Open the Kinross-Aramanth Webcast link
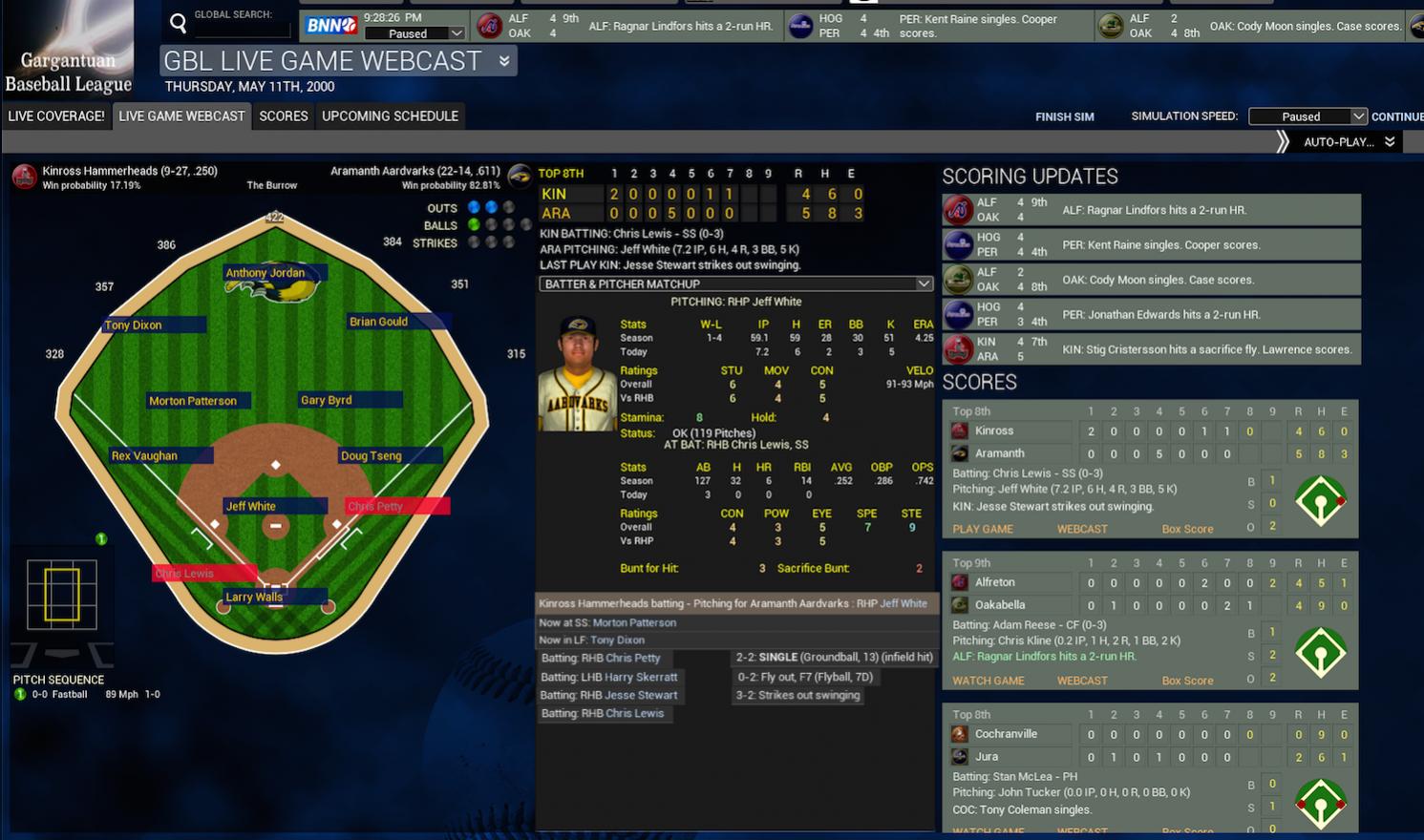The height and width of the screenshot is (840, 1424). 1082,529
